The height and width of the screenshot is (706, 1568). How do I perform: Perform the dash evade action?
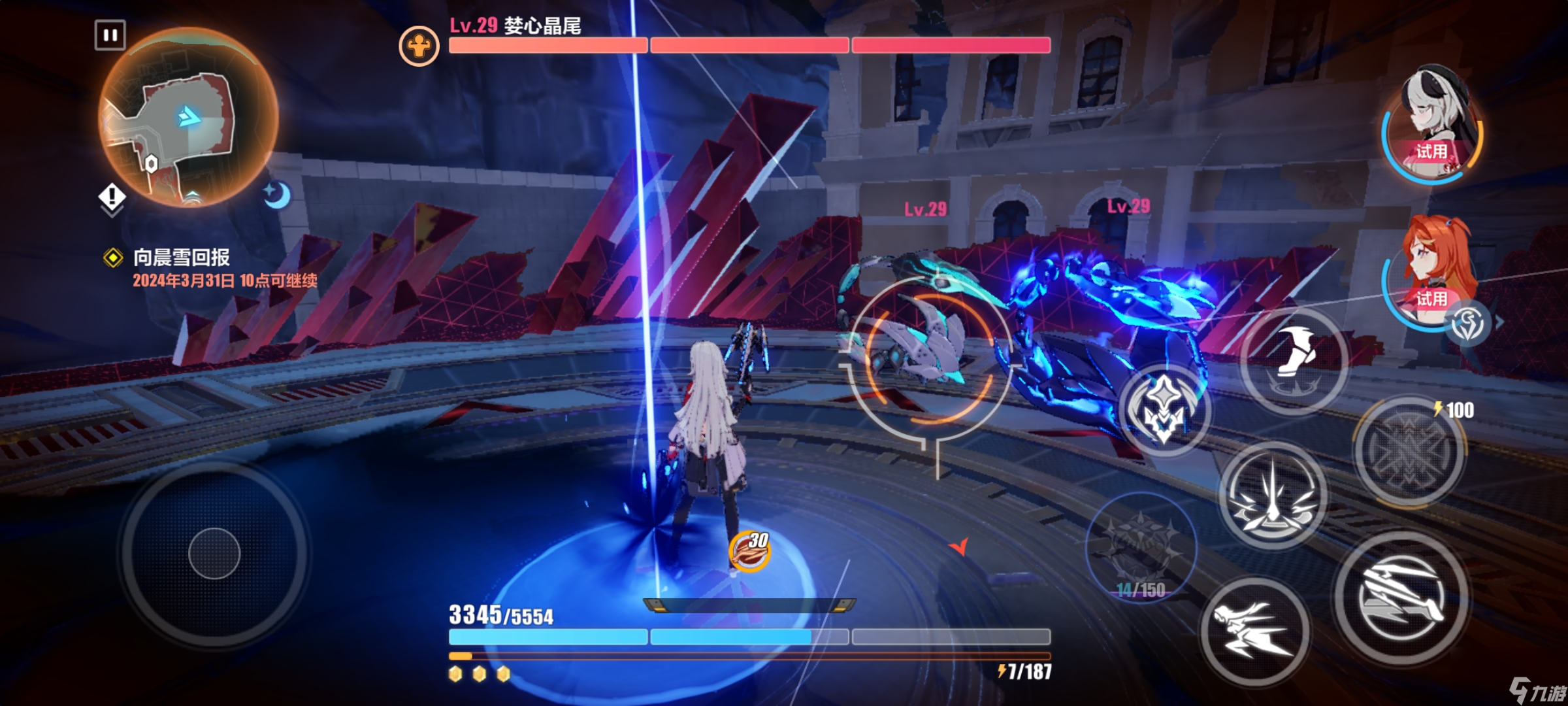[x=1254, y=632]
